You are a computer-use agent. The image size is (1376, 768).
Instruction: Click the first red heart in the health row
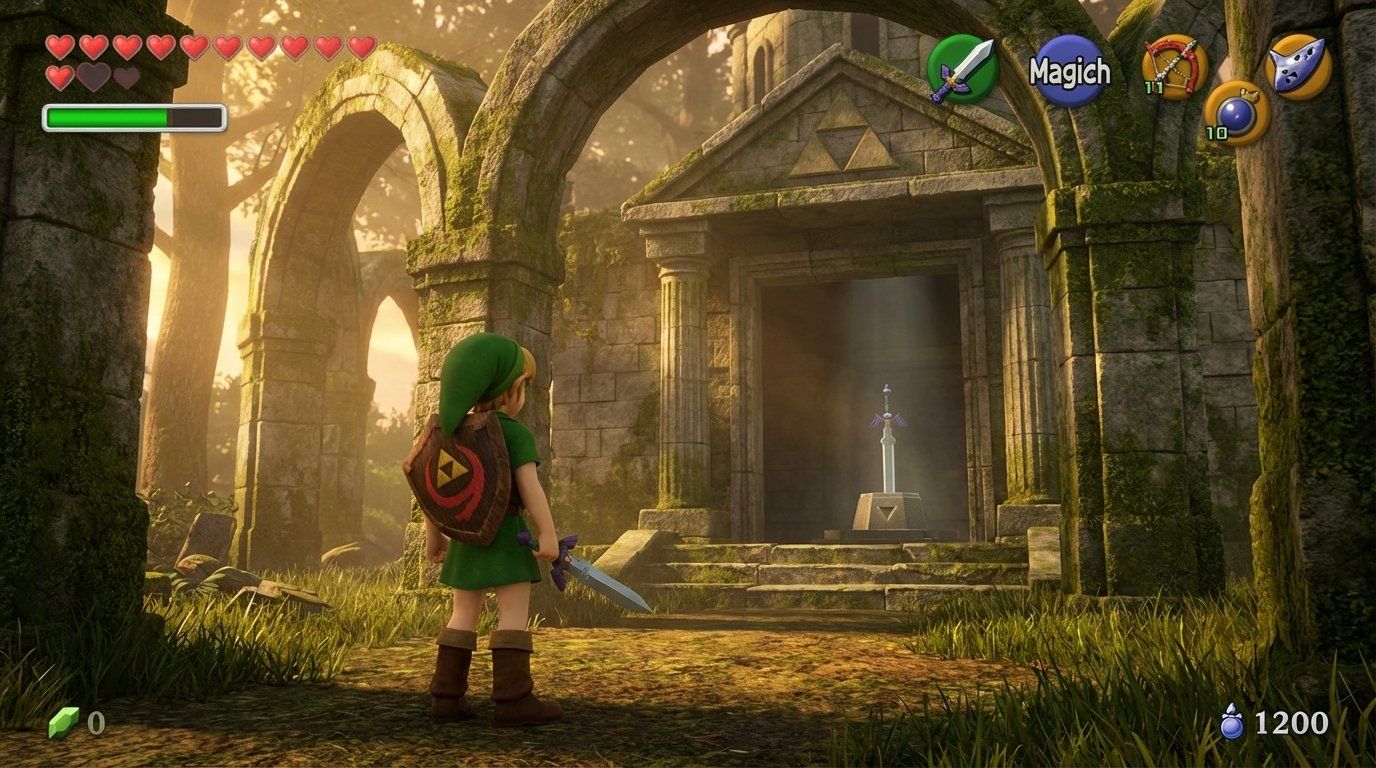pyautogui.click(x=59, y=46)
